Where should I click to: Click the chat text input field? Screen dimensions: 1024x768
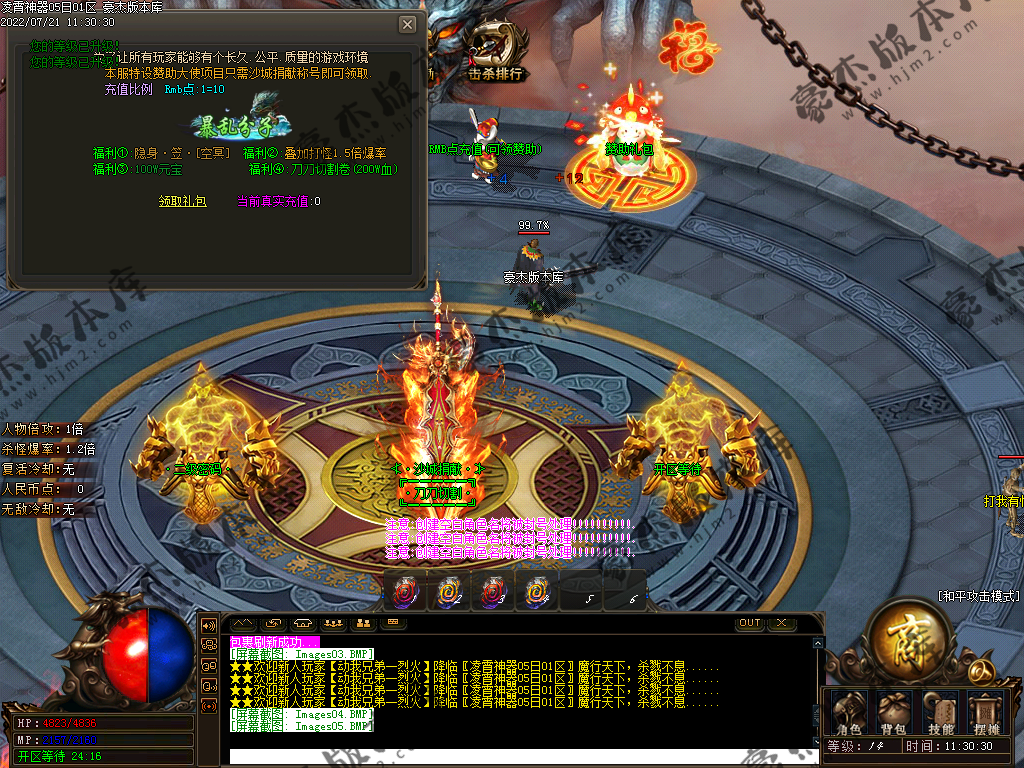coord(520,756)
